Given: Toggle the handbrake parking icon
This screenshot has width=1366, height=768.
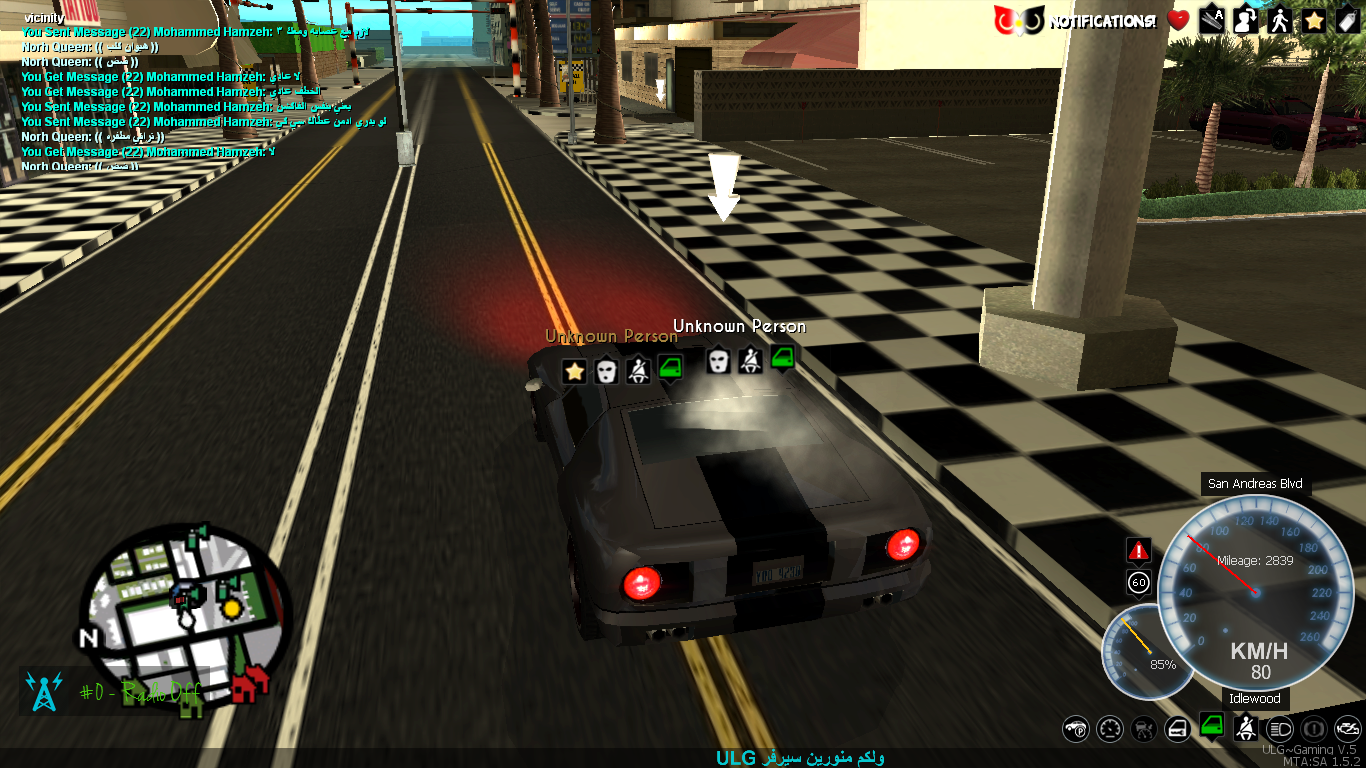Looking at the screenshot, I should pos(1076,728).
